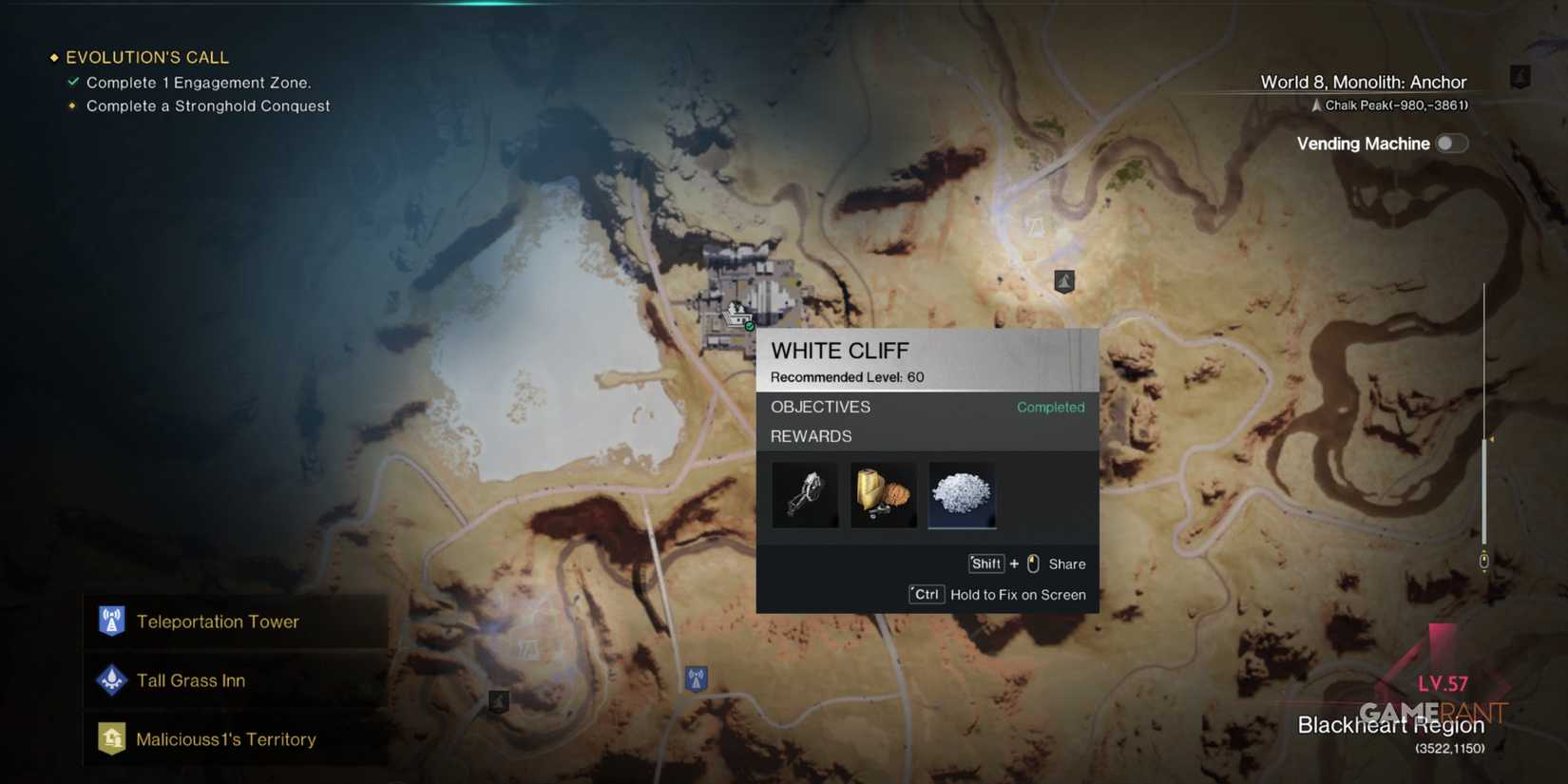Image resolution: width=1568 pixels, height=784 pixels.
Task: Click the blue teleportation tower marker on the map
Action: coord(697,678)
